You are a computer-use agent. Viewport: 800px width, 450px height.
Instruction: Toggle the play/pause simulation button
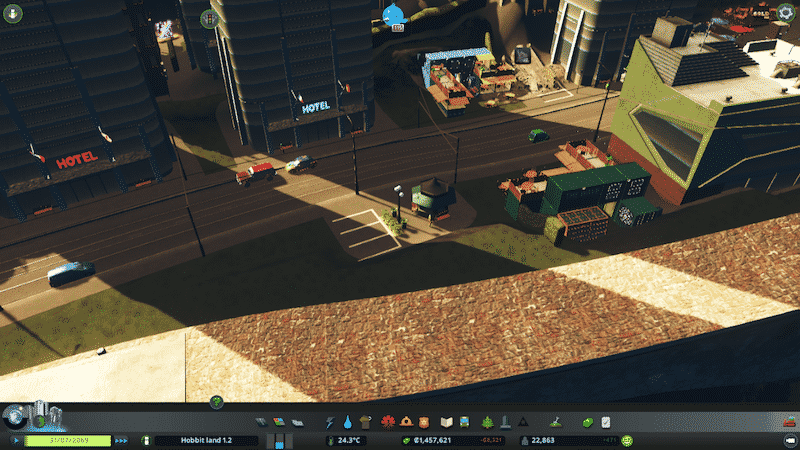[17, 440]
